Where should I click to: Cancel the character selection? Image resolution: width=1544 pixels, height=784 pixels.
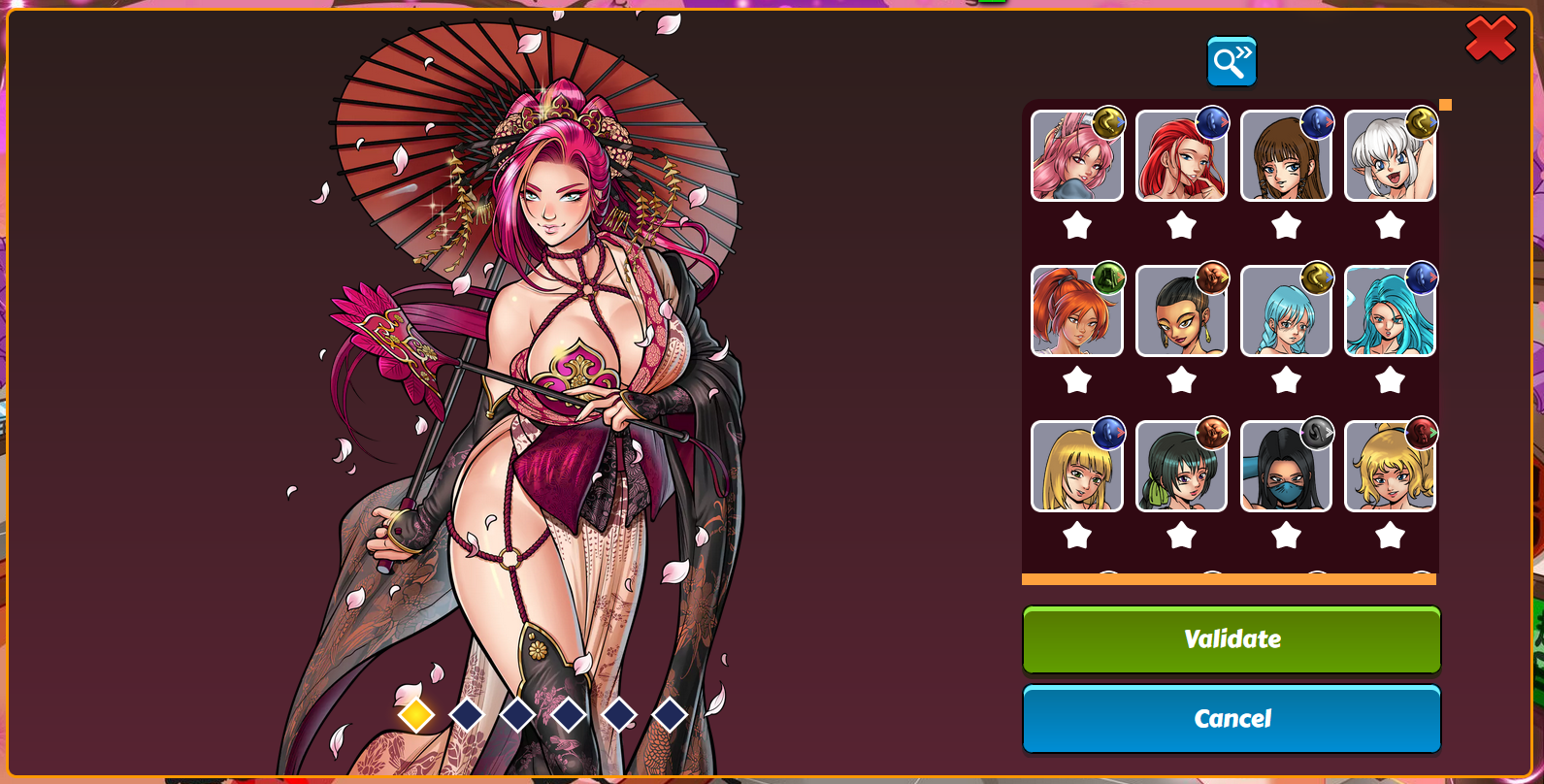point(1232,719)
